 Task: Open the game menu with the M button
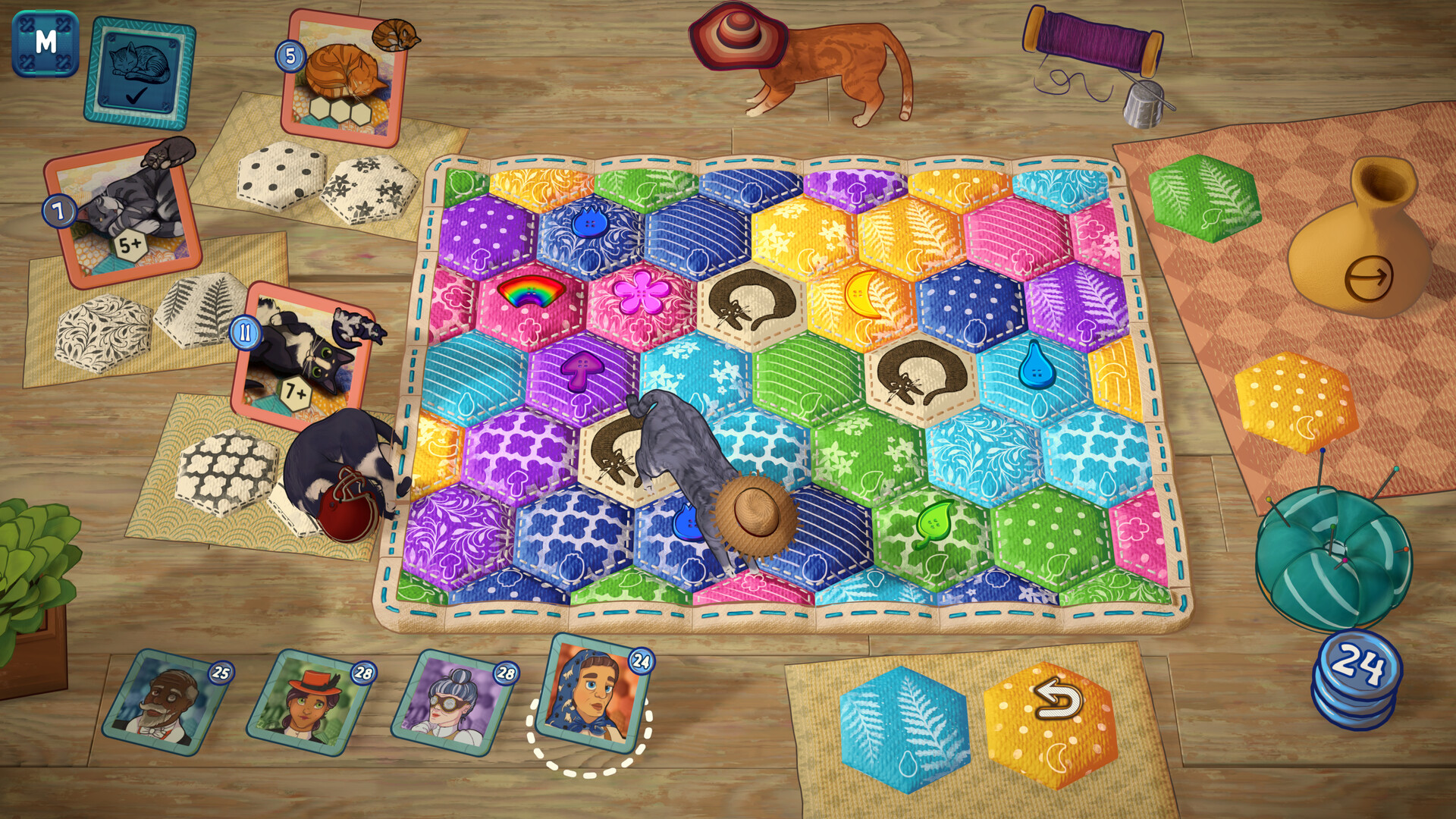(45, 43)
